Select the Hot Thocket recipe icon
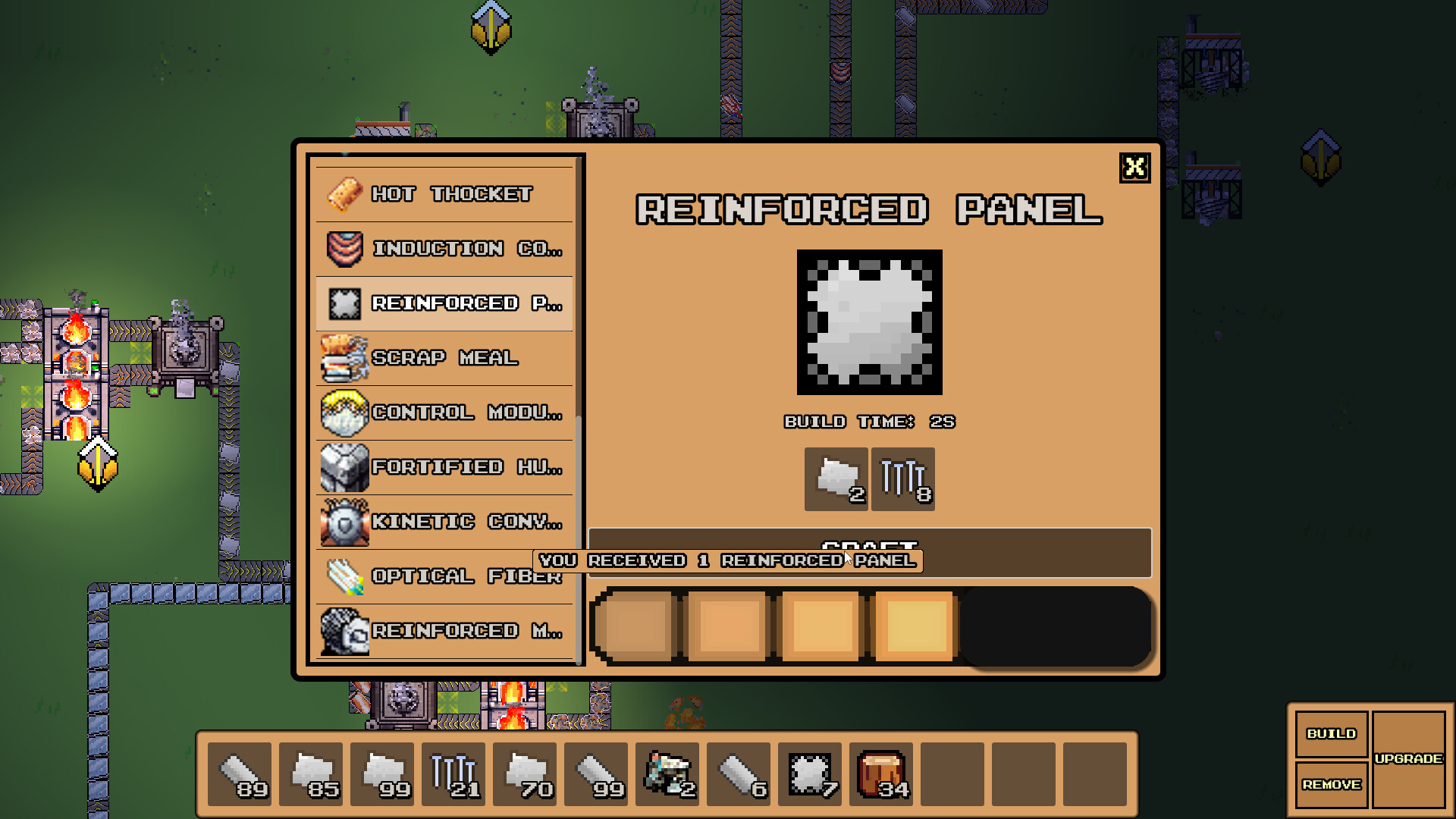1456x819 pixels. click(x=345, y=194)
